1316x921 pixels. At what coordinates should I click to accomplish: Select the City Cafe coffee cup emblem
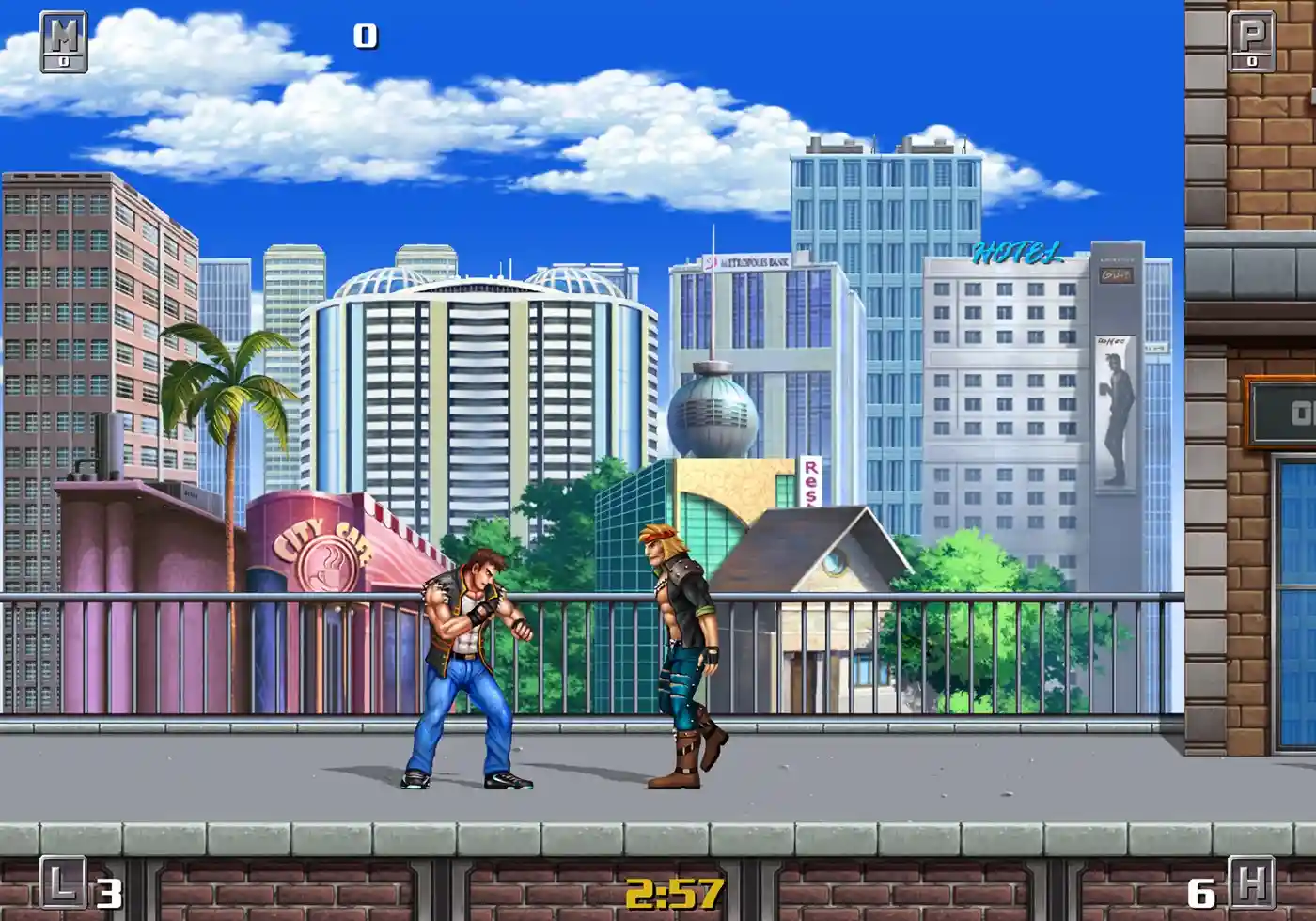coord(326,564)
